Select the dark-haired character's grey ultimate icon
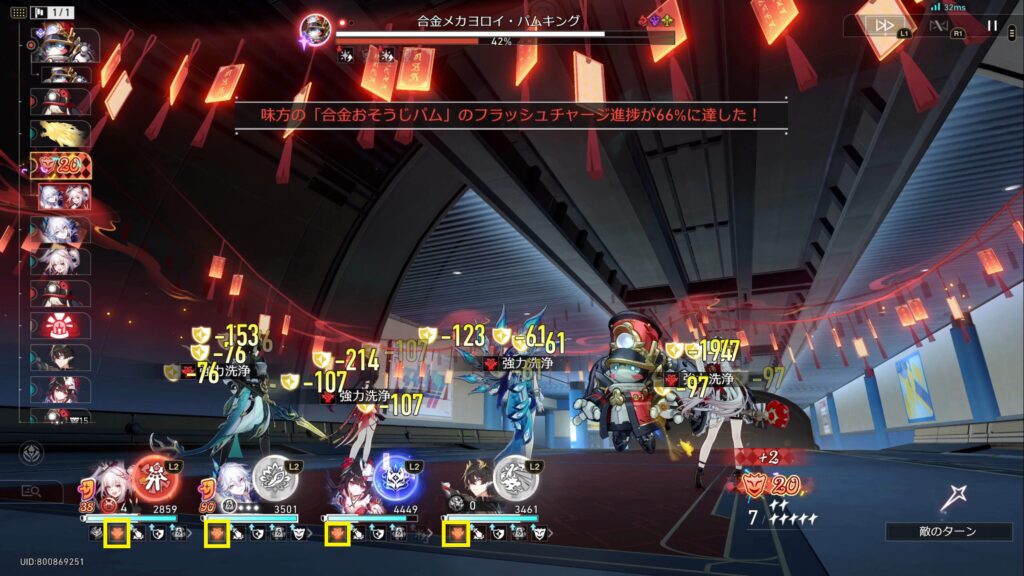Image resolution: width=1024 pixels, height=576 pixels. click(x=514, y=478)
